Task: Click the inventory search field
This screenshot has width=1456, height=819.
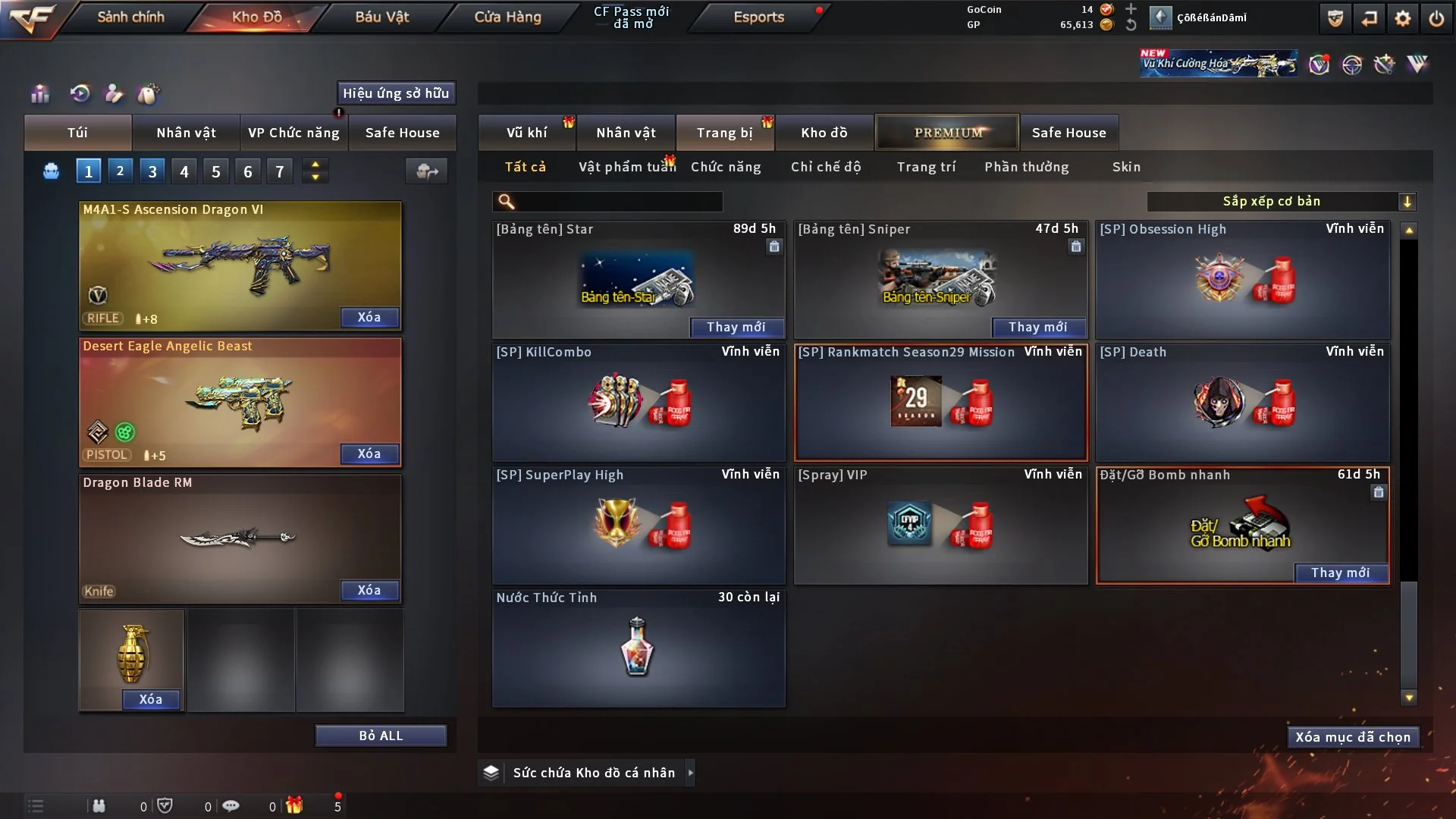Action: [x=618, y=201]
